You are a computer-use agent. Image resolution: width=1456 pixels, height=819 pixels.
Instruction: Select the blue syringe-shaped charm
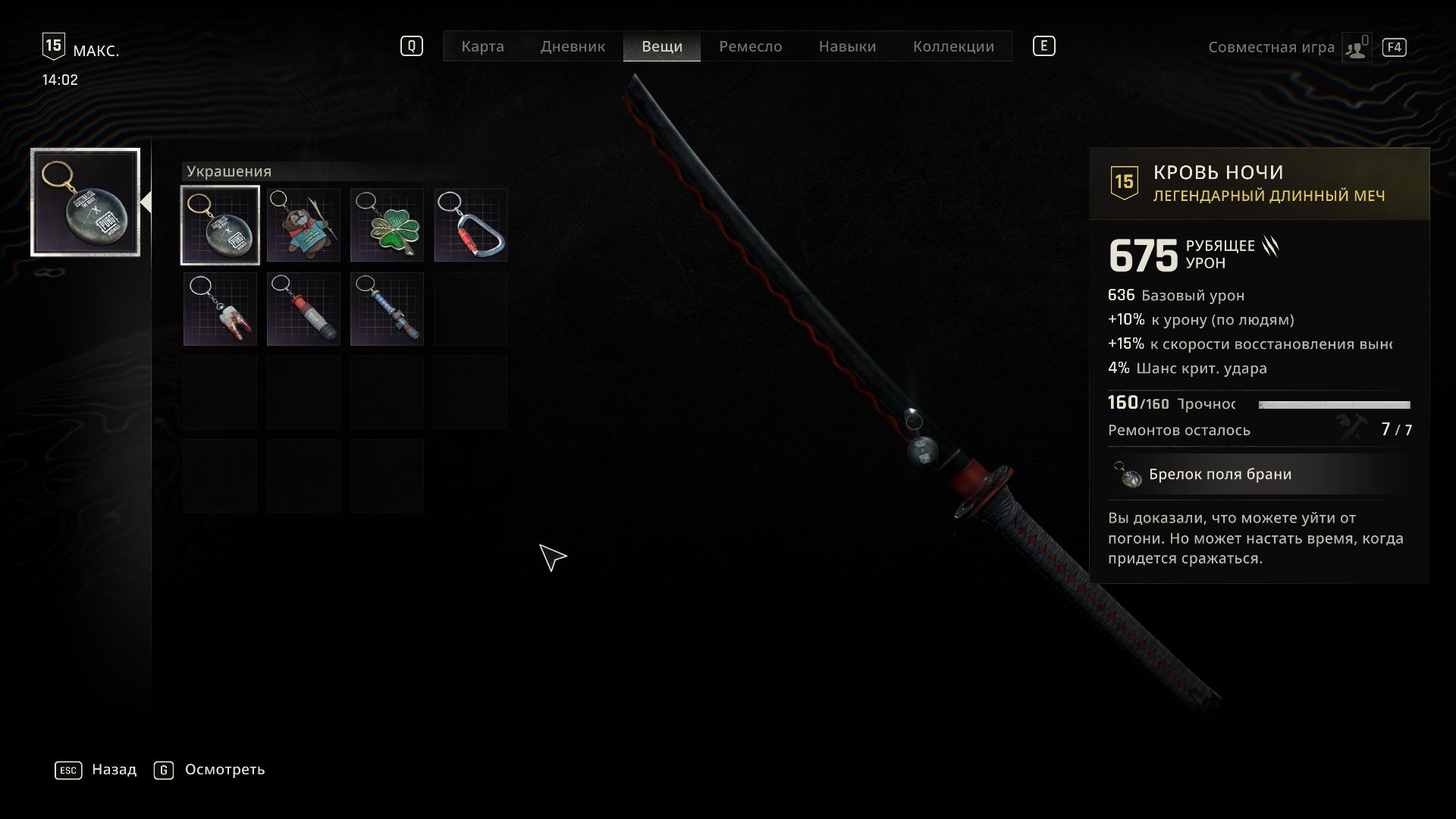[387, 309]
